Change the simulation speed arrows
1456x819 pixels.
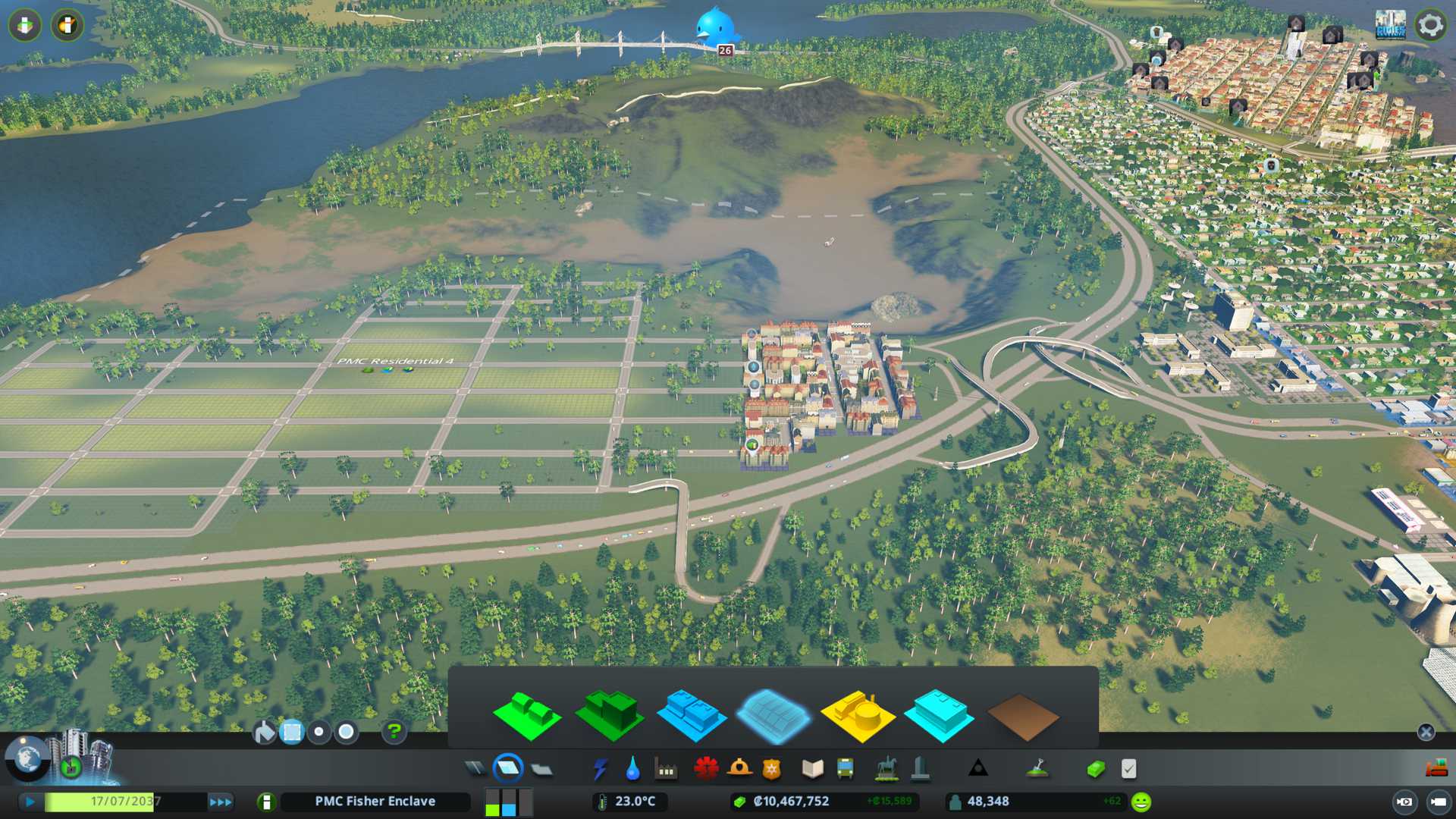point(221,802)
